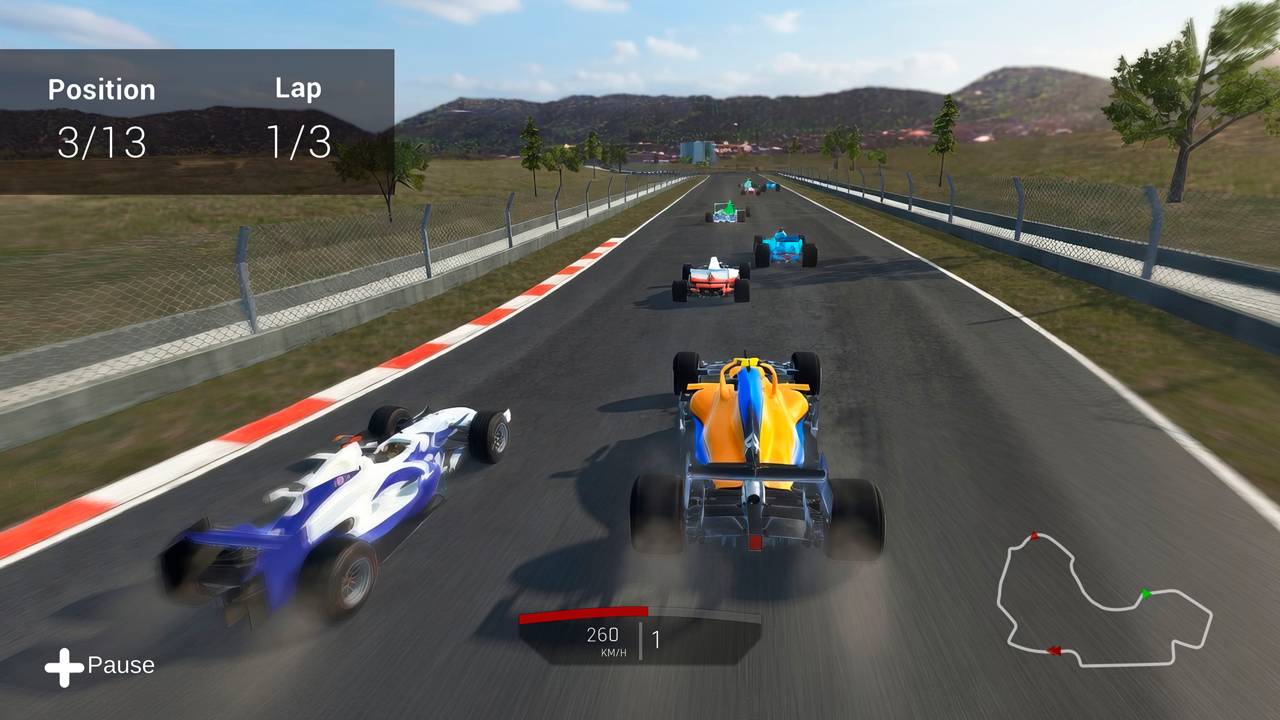This screenshot has height=720, width=1280.
Task: Click the red rival marker at minimap top
Action: tap(1035, 536)
